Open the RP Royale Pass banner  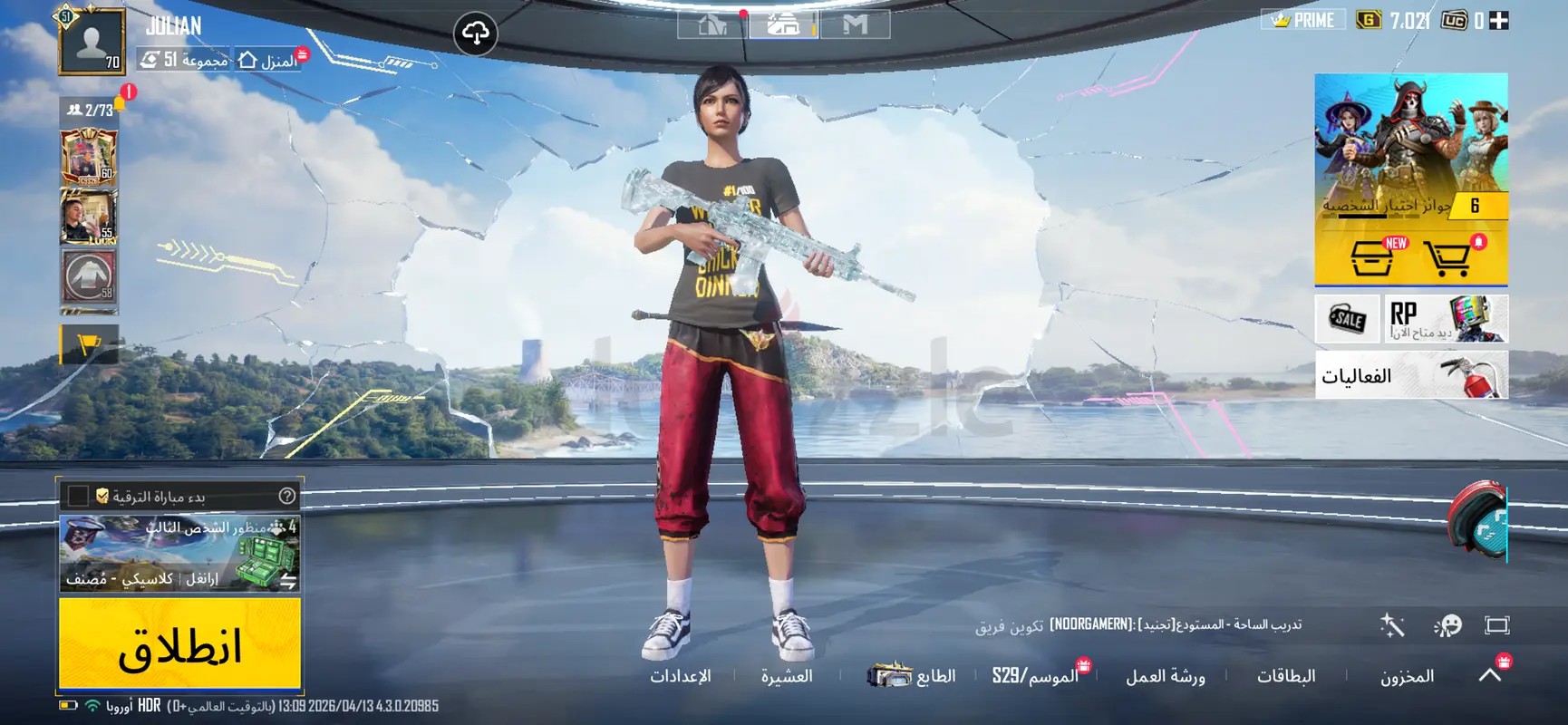1446,318
